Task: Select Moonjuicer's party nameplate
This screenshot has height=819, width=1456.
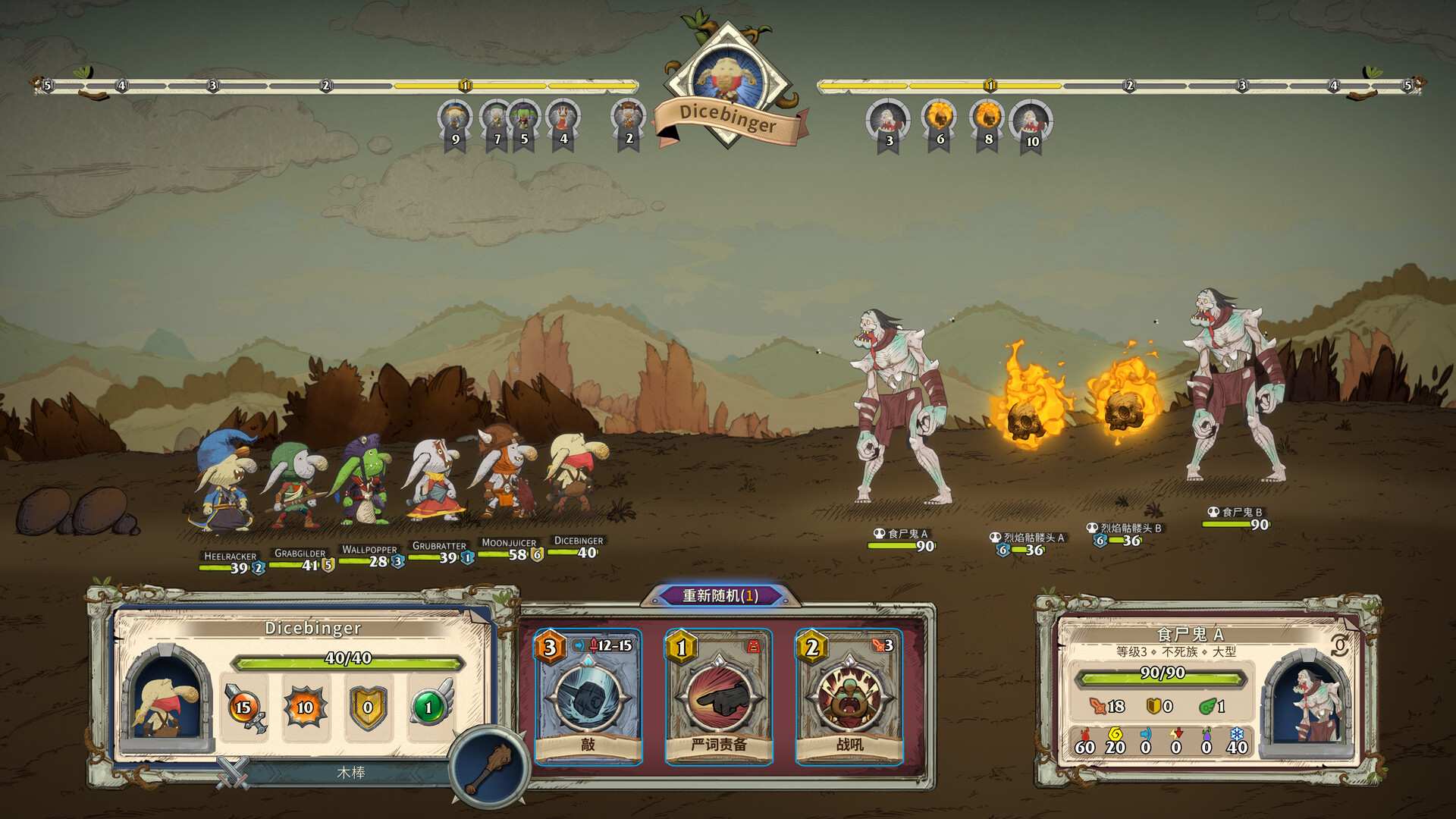Action: coord(509,543)
